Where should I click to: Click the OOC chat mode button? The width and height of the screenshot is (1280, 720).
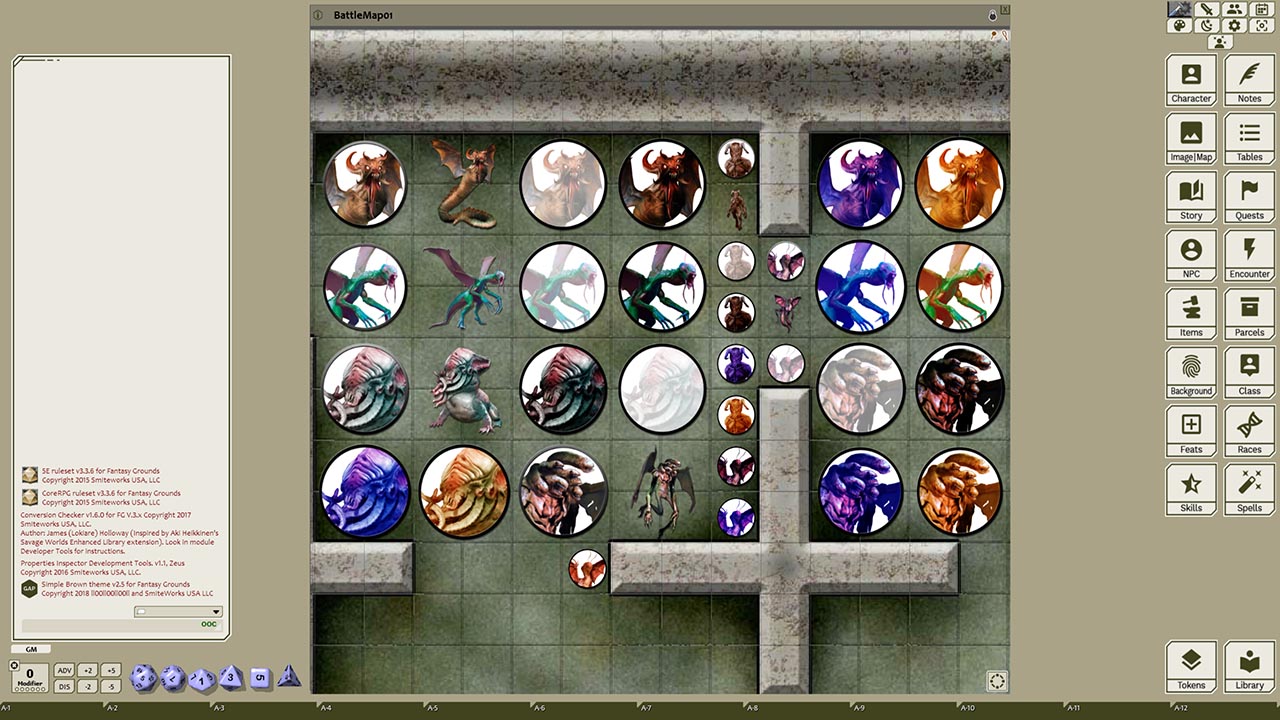(208, 624)
